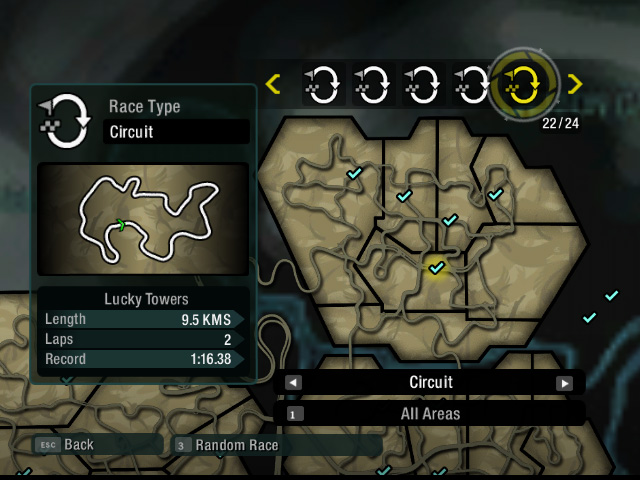Open the All Areas filter

coord(430,413)
